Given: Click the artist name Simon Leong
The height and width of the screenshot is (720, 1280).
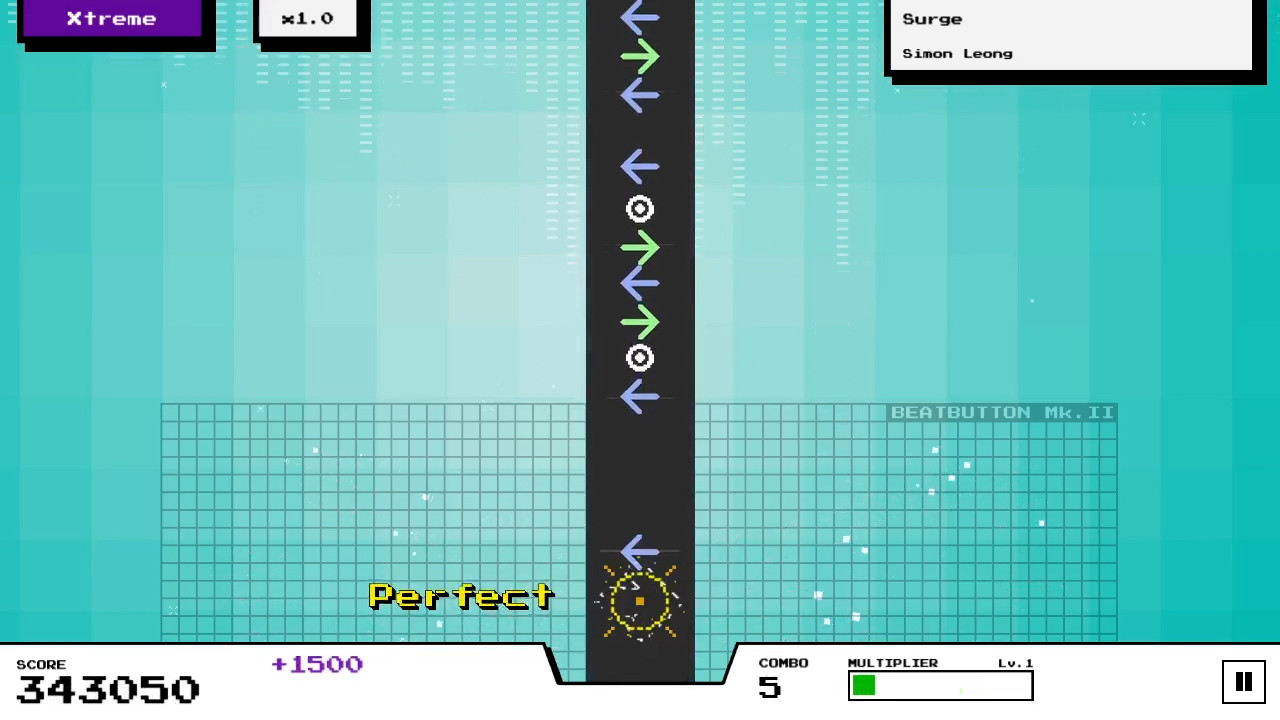Looking at the screenshot, I should coord(957,53).
